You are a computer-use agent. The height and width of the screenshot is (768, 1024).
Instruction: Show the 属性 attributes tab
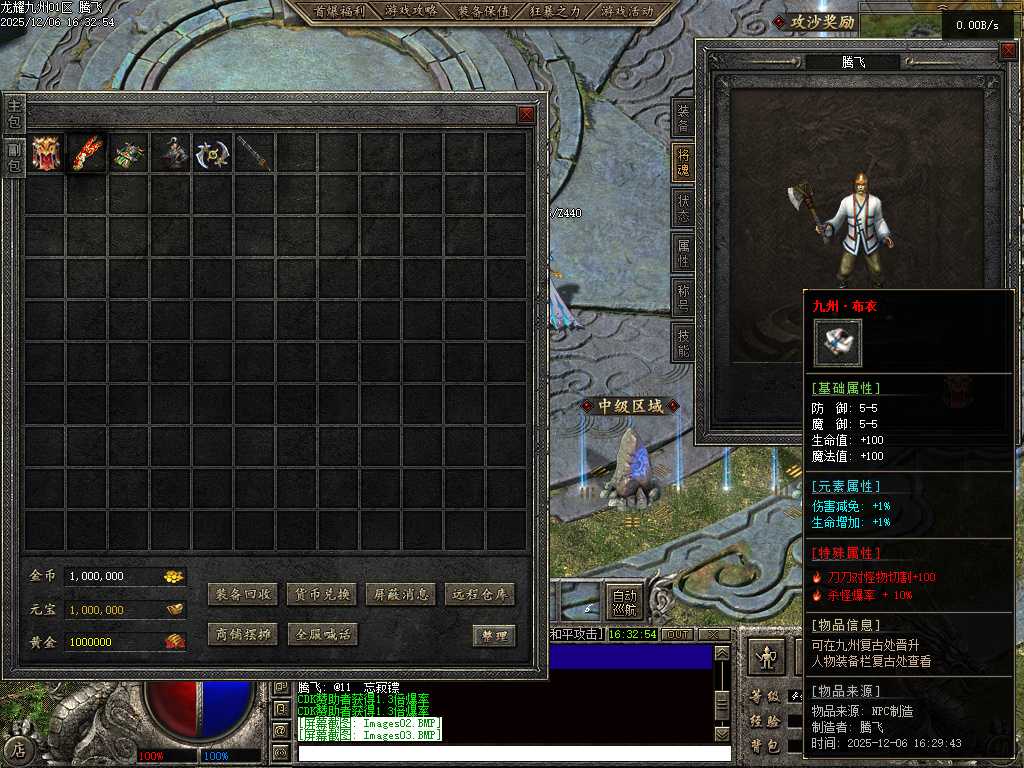click(684, 254)
